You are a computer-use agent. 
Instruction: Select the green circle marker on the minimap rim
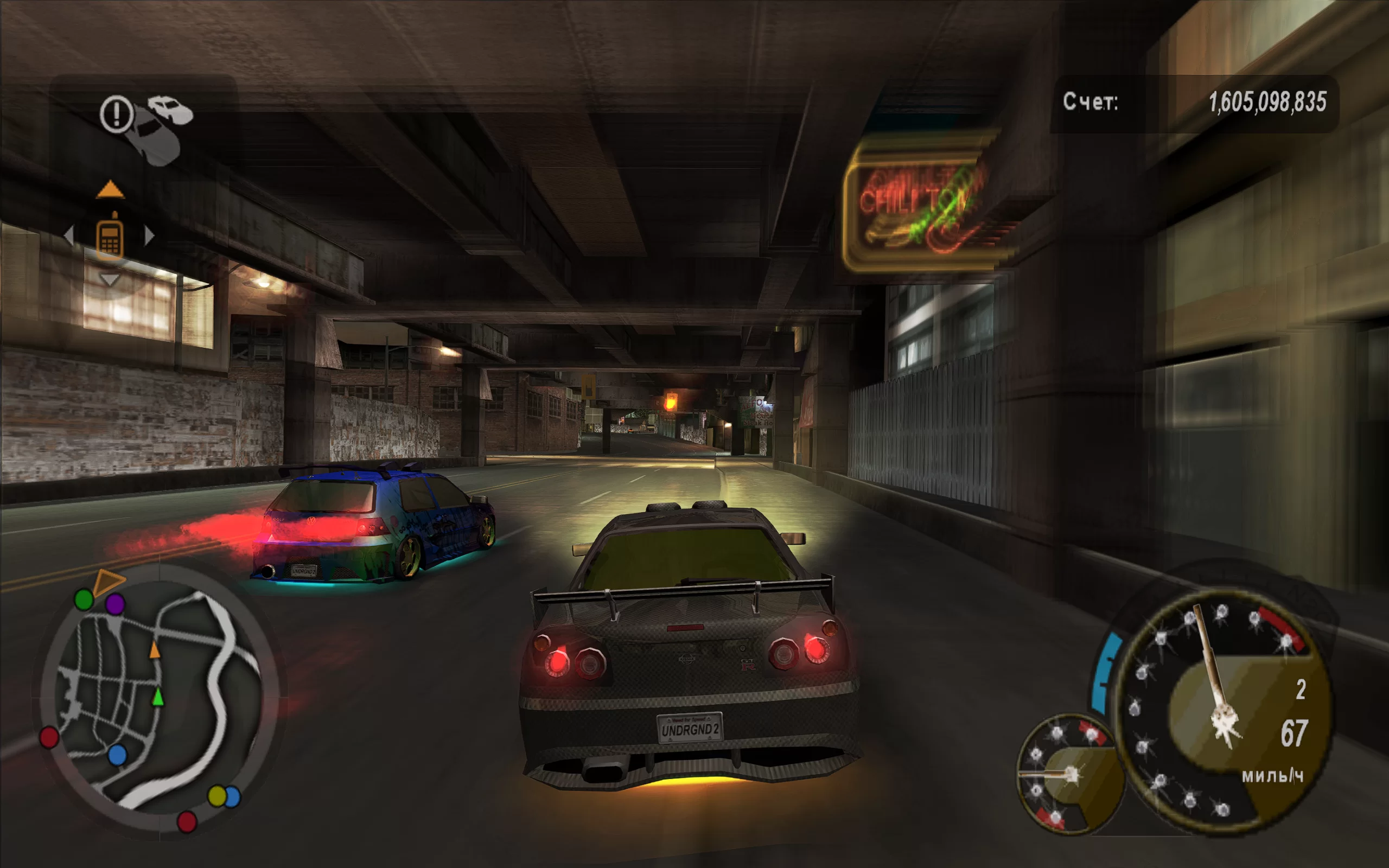85,599
